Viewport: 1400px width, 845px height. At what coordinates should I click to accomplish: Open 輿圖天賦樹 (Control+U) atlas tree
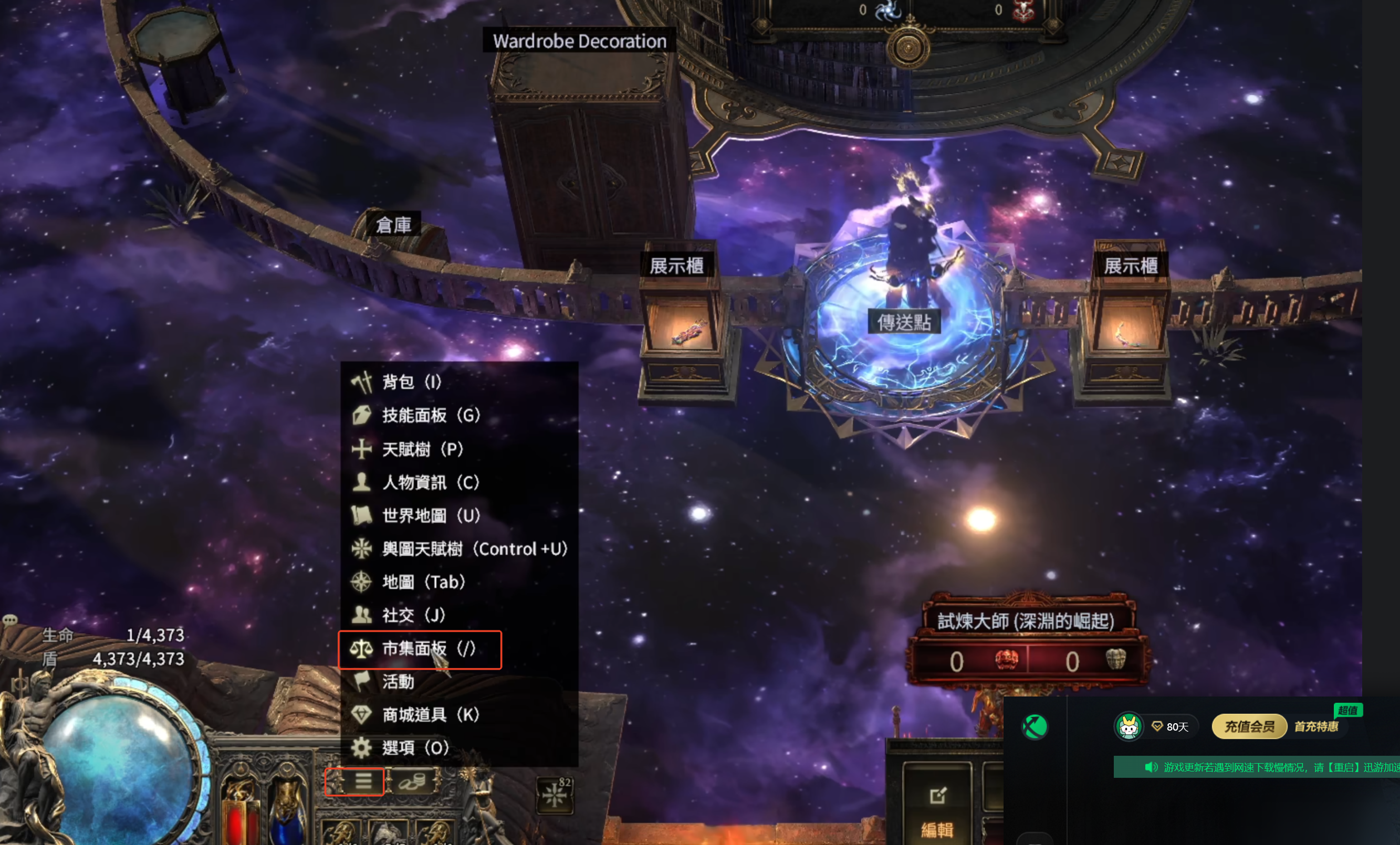(474, 549)
